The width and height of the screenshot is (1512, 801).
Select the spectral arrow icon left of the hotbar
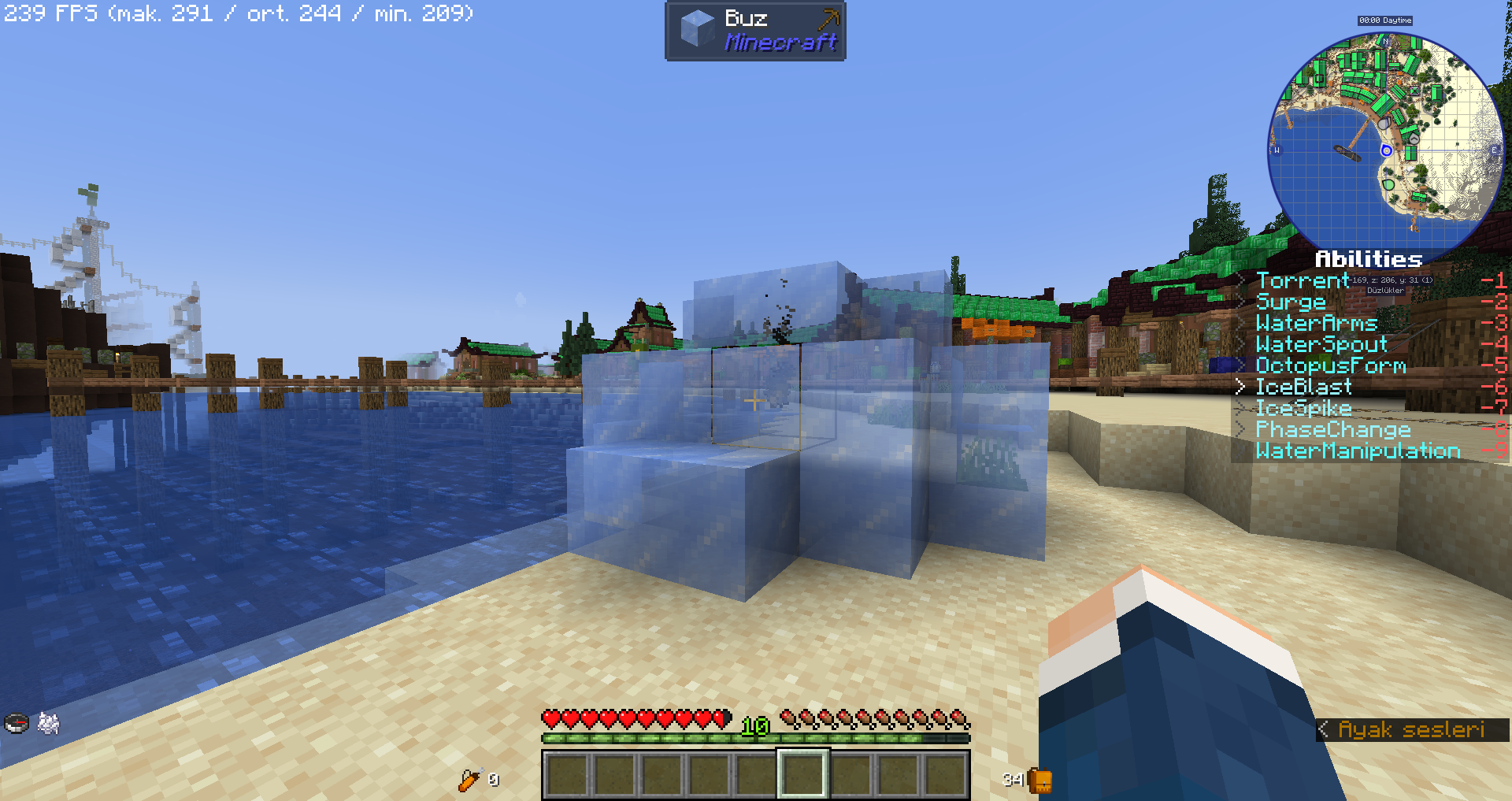[470, 778]
